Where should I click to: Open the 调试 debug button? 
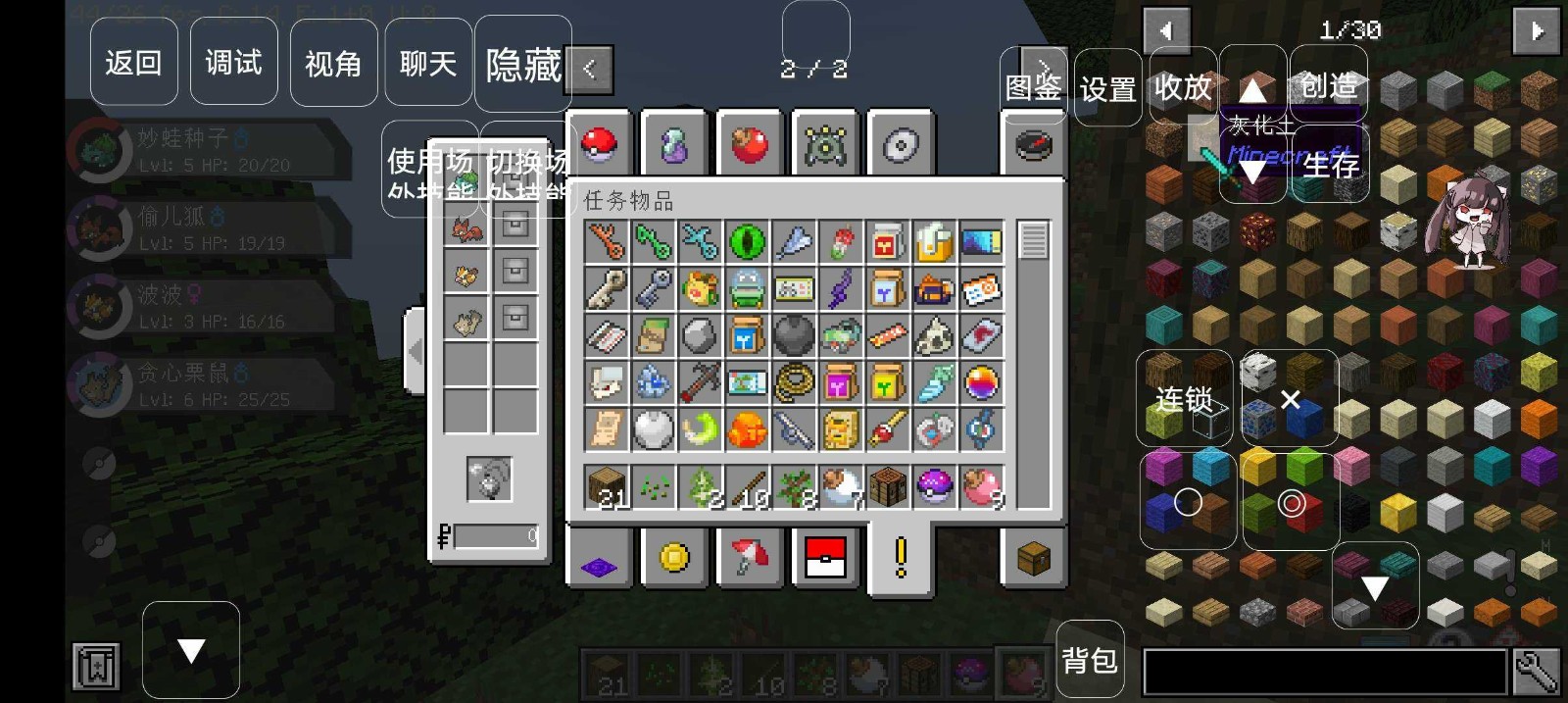coord(233,63)
